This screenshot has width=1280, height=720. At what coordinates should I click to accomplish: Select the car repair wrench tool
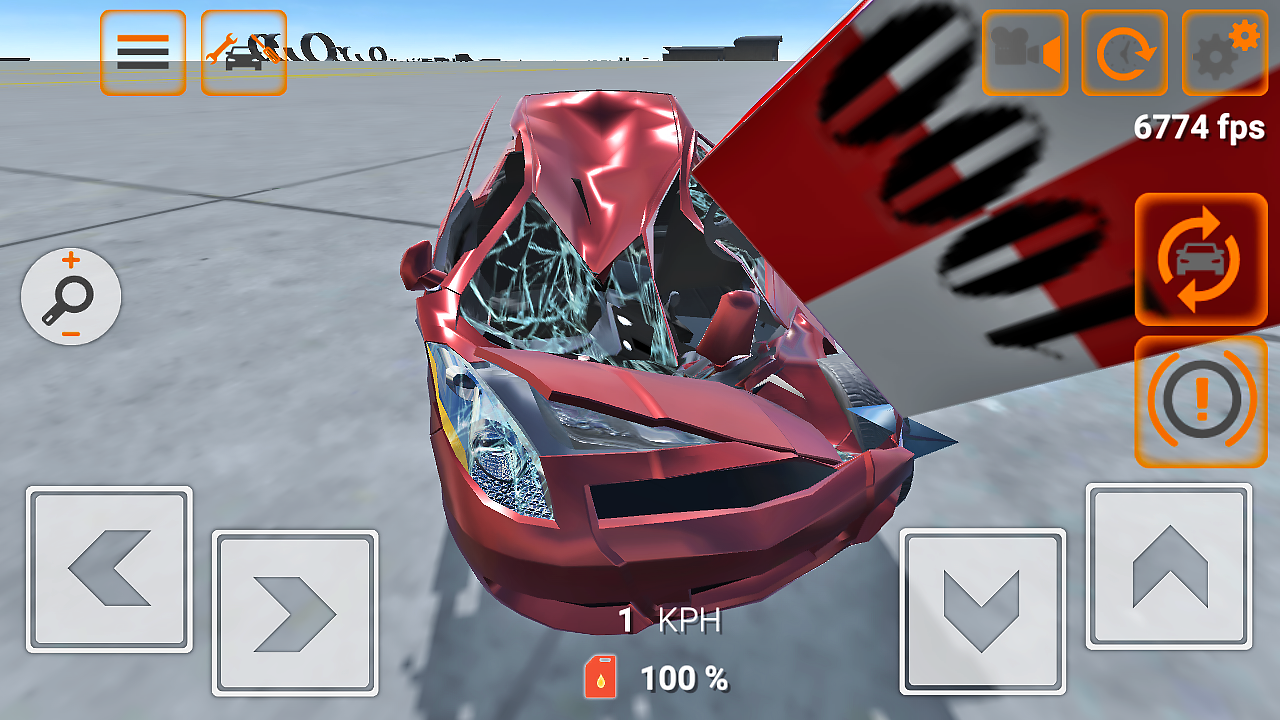tap(243, 52)
